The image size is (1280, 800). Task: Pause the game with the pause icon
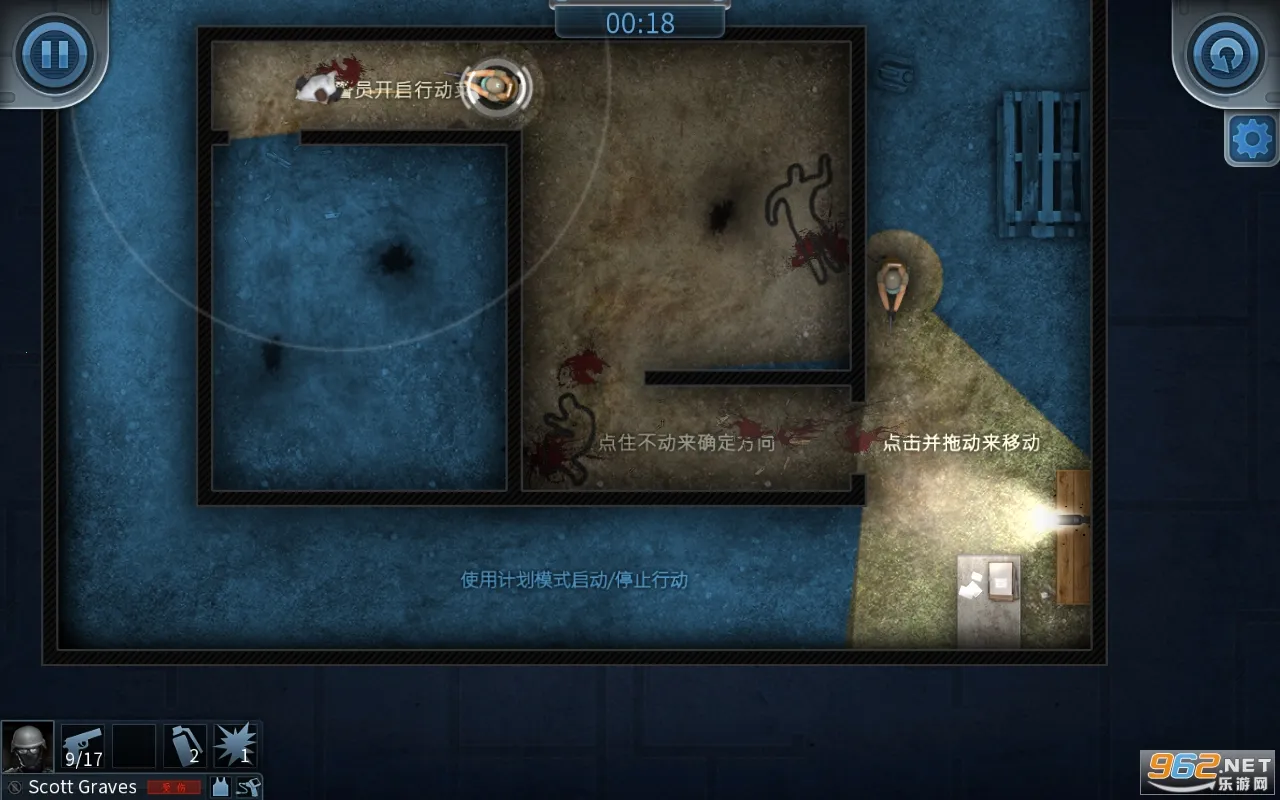[55, 55]
